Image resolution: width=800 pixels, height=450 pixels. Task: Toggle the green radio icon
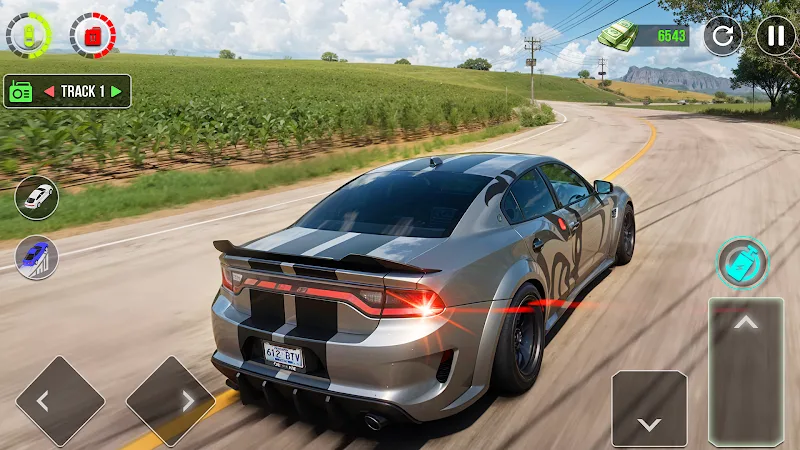point(21,91)
